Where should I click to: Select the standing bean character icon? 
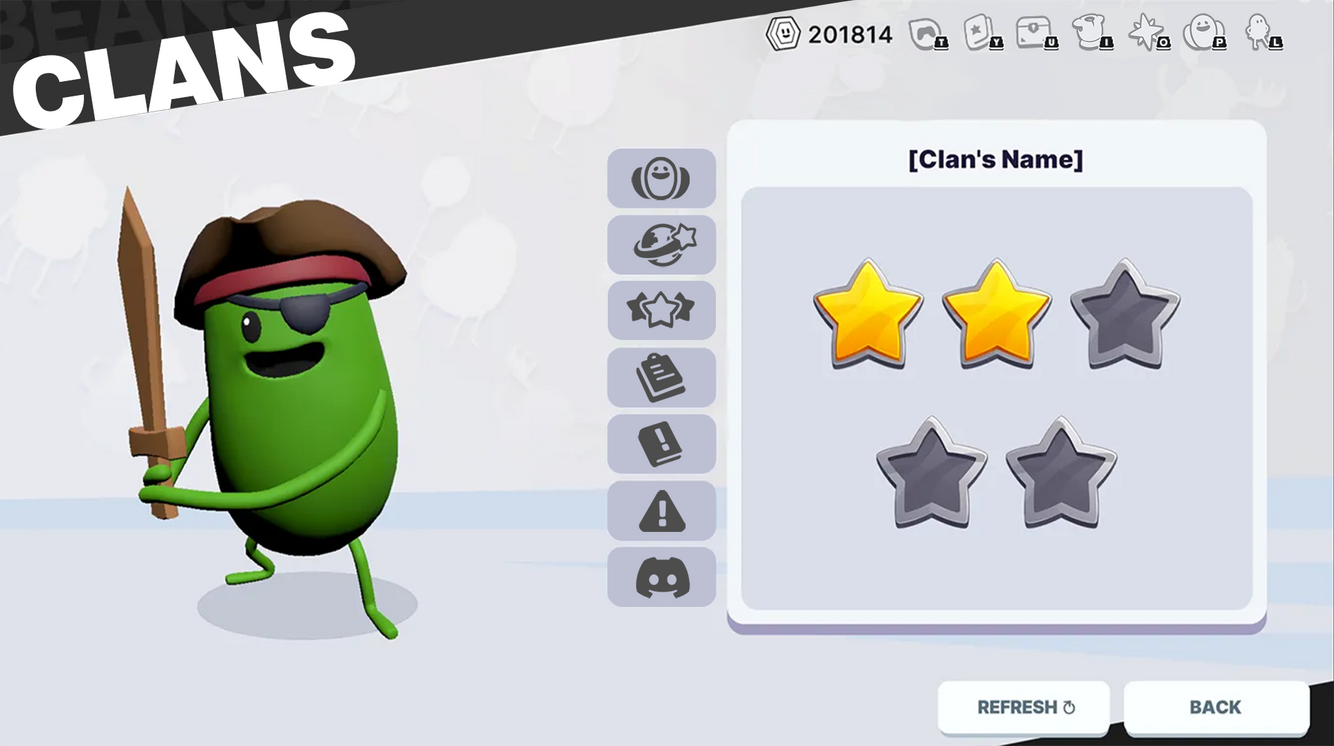point(1261,34)
